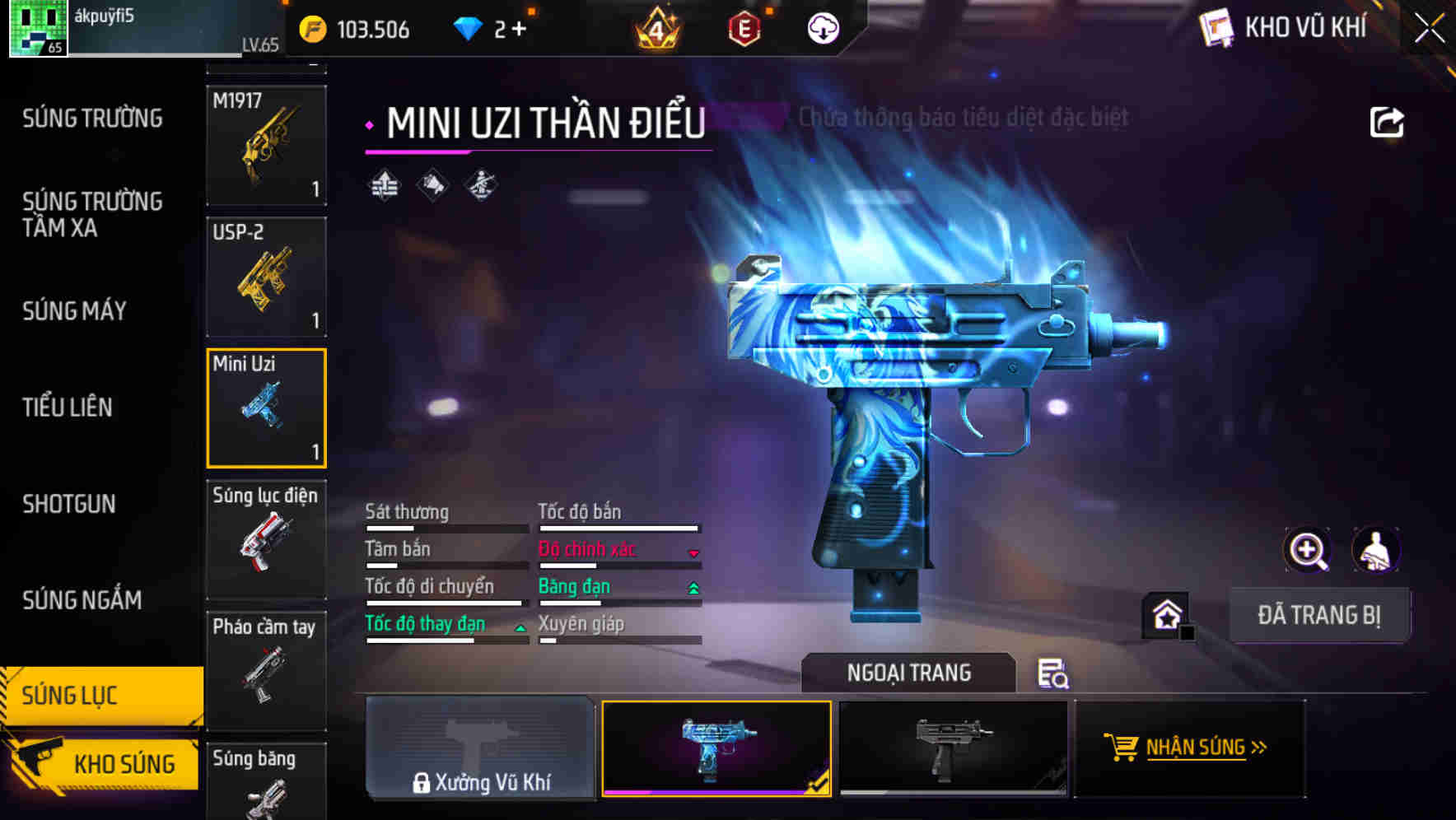
Task: Select the M1917 weapon slot
Action: pyautogui.click(x=266, y=145)
